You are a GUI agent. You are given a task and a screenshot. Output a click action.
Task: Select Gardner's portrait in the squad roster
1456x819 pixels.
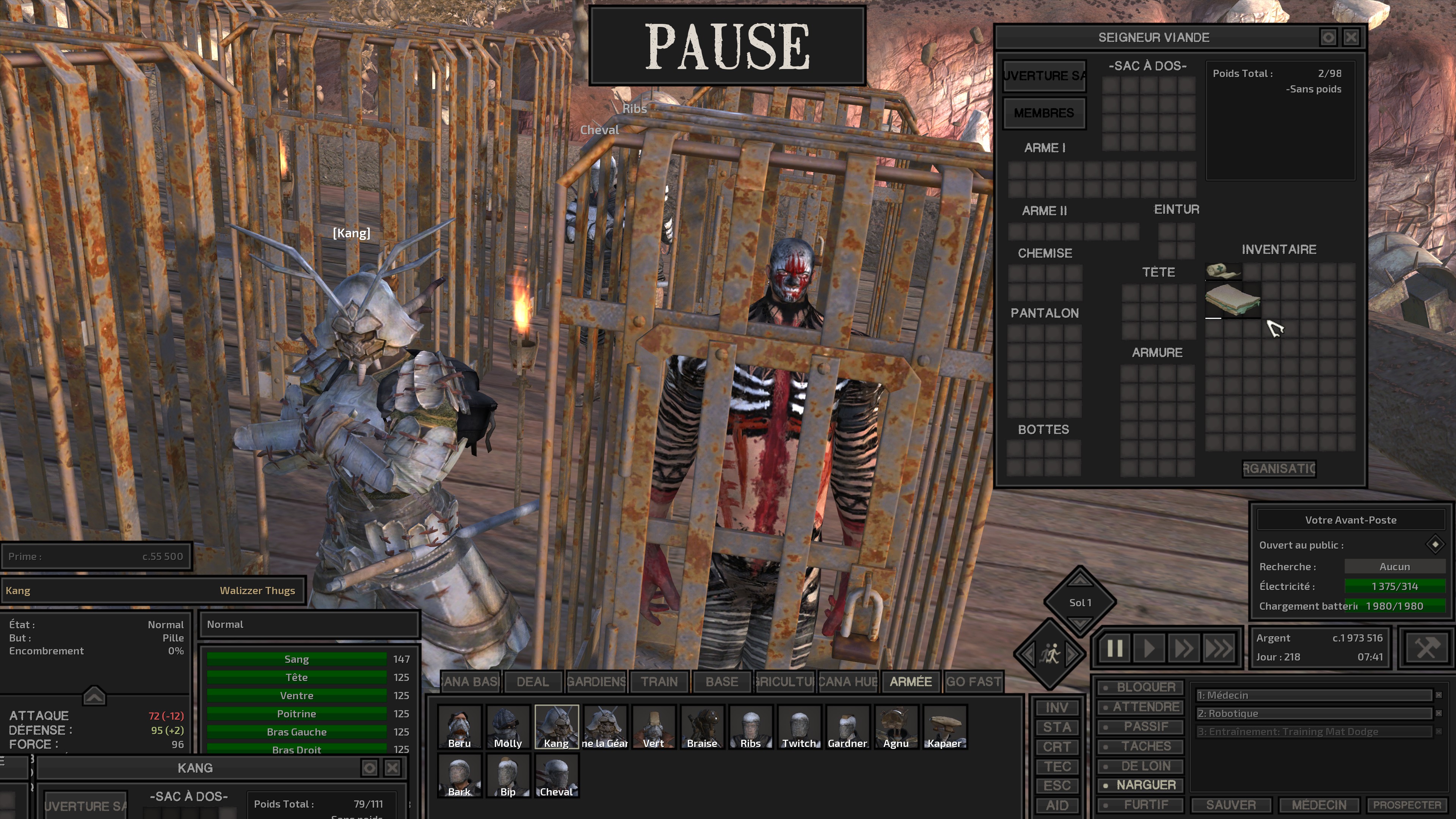coord(847,726)
